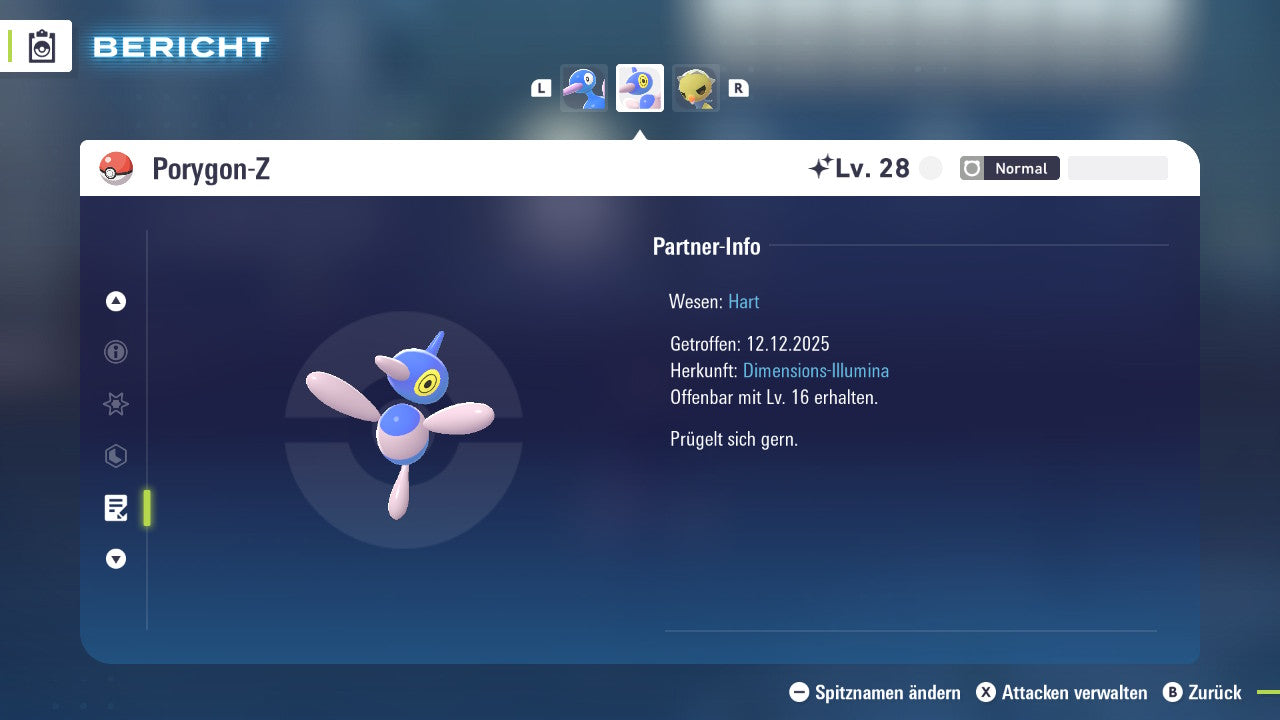Open the 'Hart' nature link
Image resolution: width=1280 pixels, height=720 pixels.
point(743,301)
